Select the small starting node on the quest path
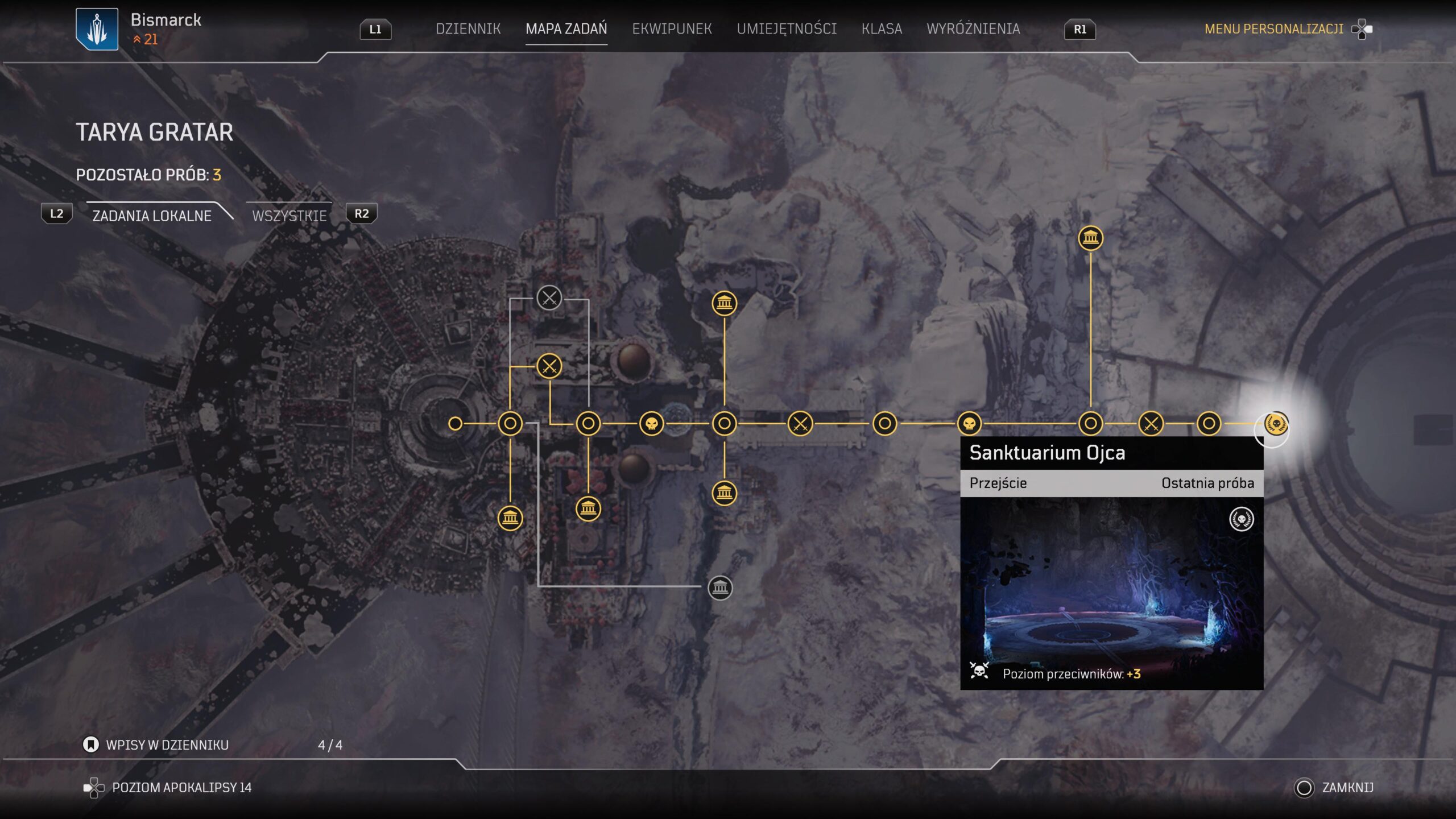The width and height of the screenshot is (1456, 819). coord(455,423)
